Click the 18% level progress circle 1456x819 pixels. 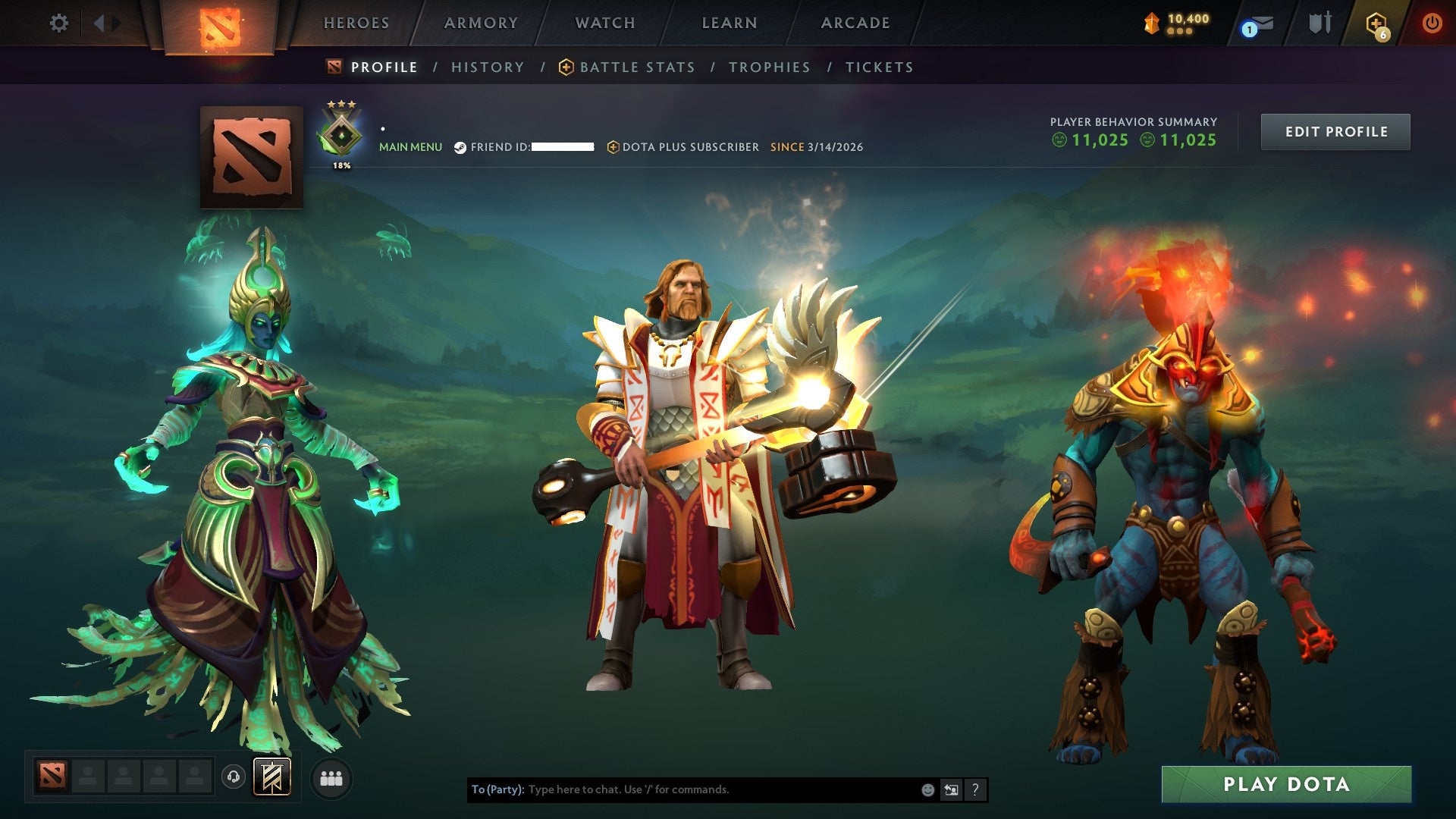point(341,163)
